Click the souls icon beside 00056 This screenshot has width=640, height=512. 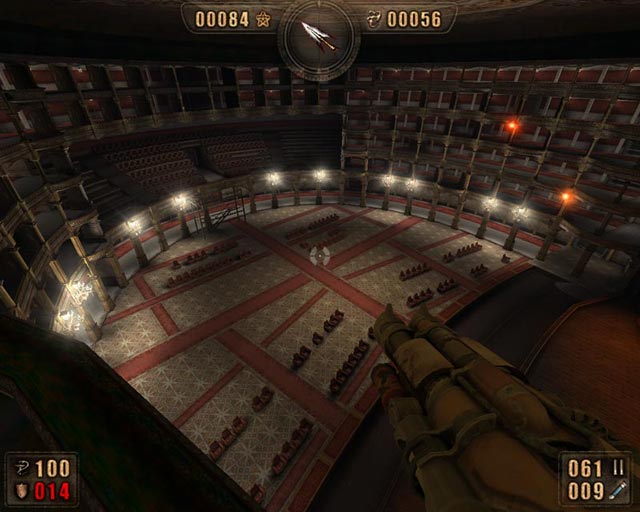(x=374, y=18)
